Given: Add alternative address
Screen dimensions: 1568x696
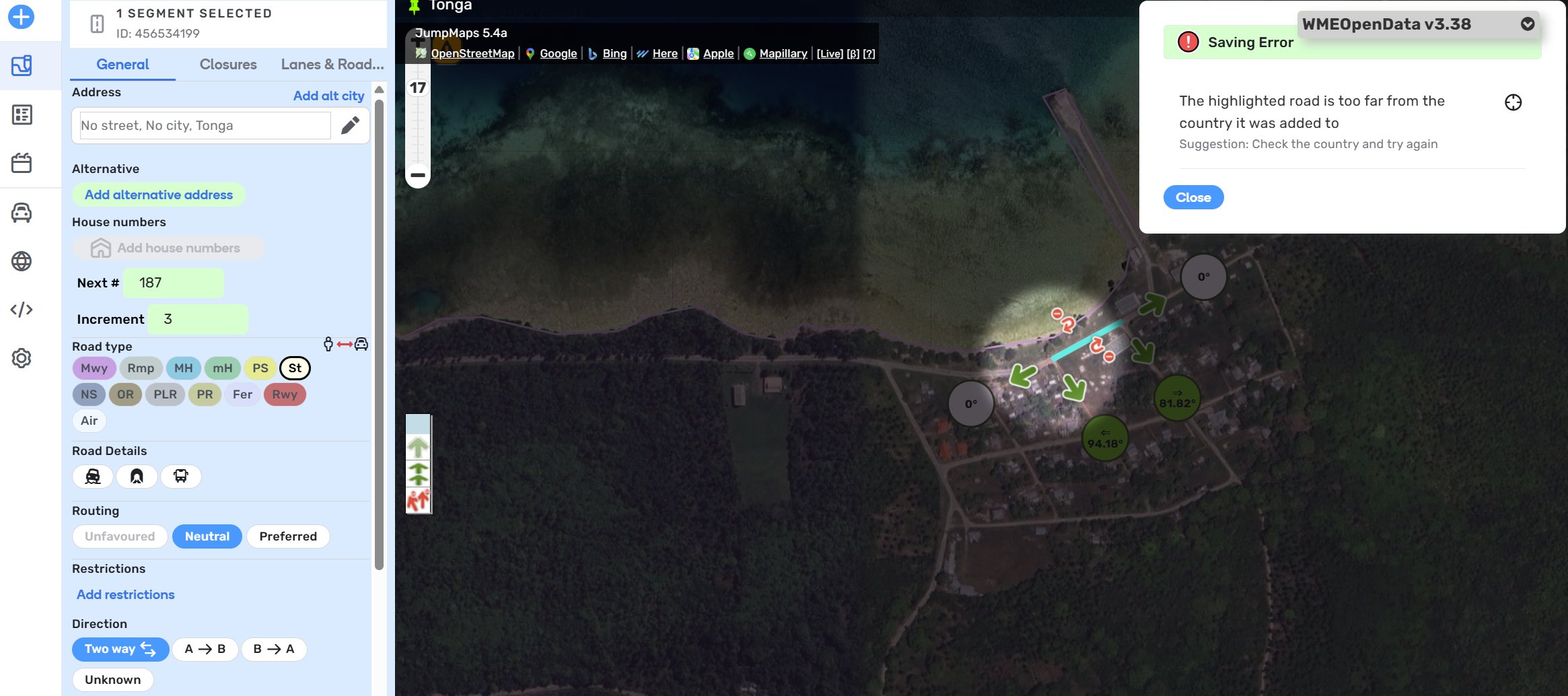Looking at the screenshot, I should (158, 195).
